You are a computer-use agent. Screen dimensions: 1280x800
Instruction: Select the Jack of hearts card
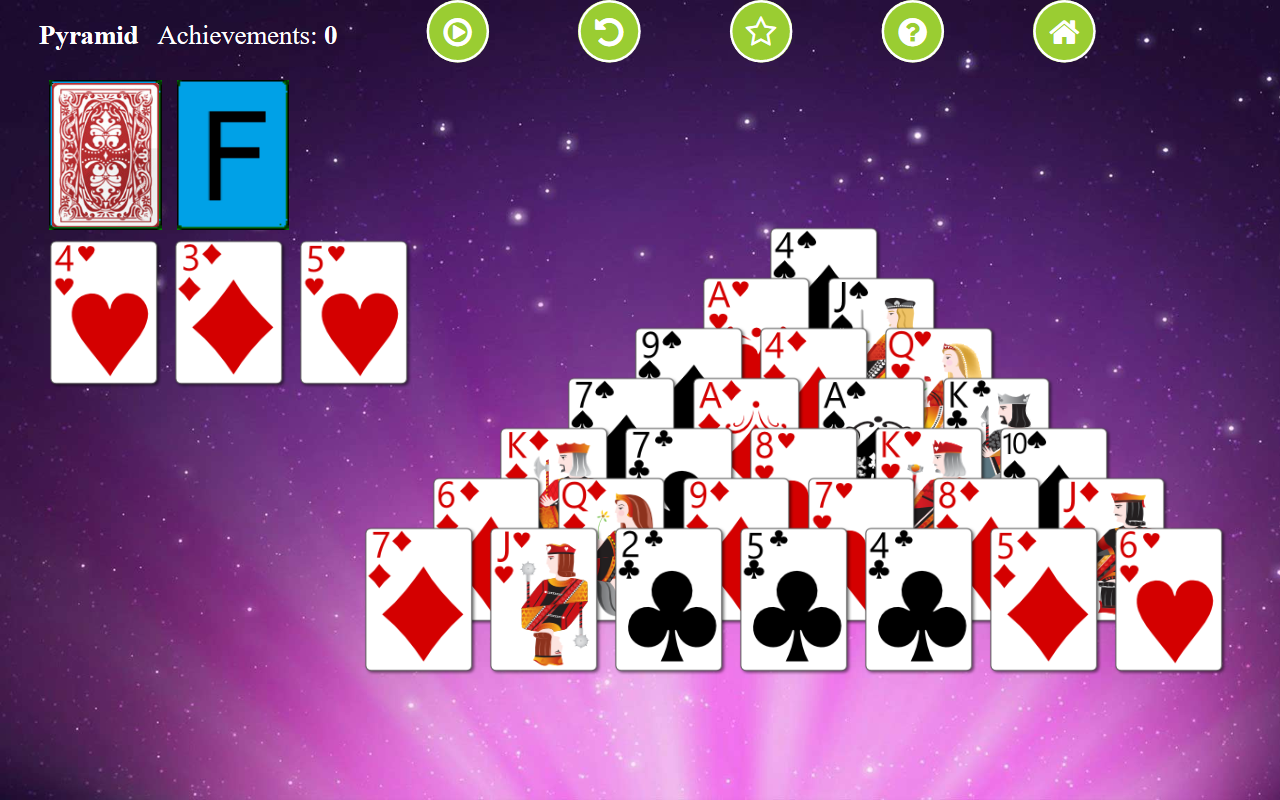tap(545, 600)
